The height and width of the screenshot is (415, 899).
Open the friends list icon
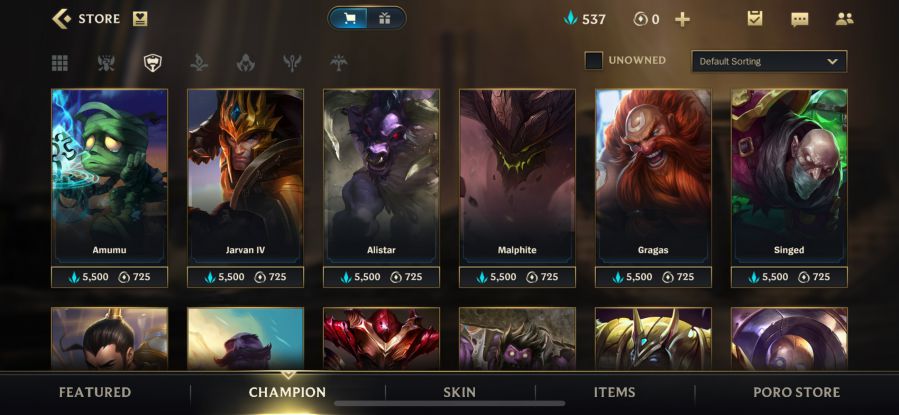844,19
